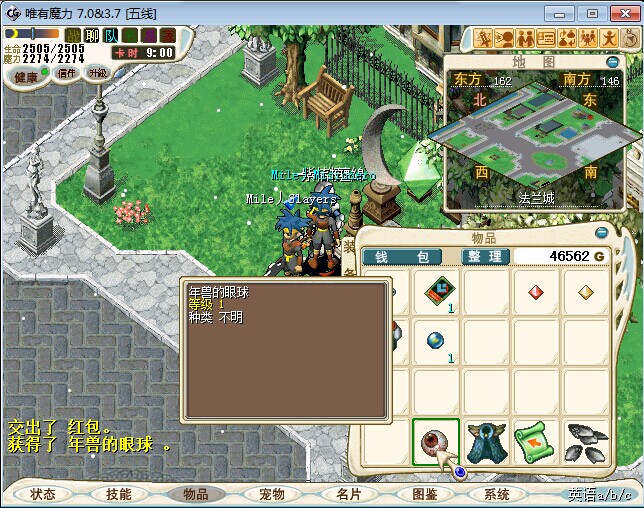
Task: Select the yellow gem item
Action: click(x=586, y=293)
